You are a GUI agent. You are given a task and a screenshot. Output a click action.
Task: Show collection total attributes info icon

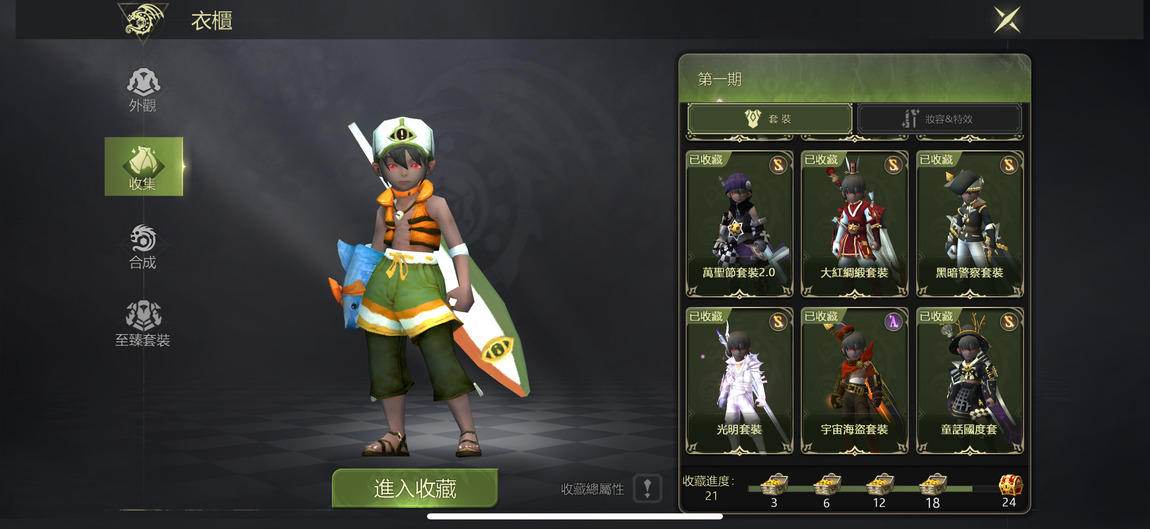648,489
